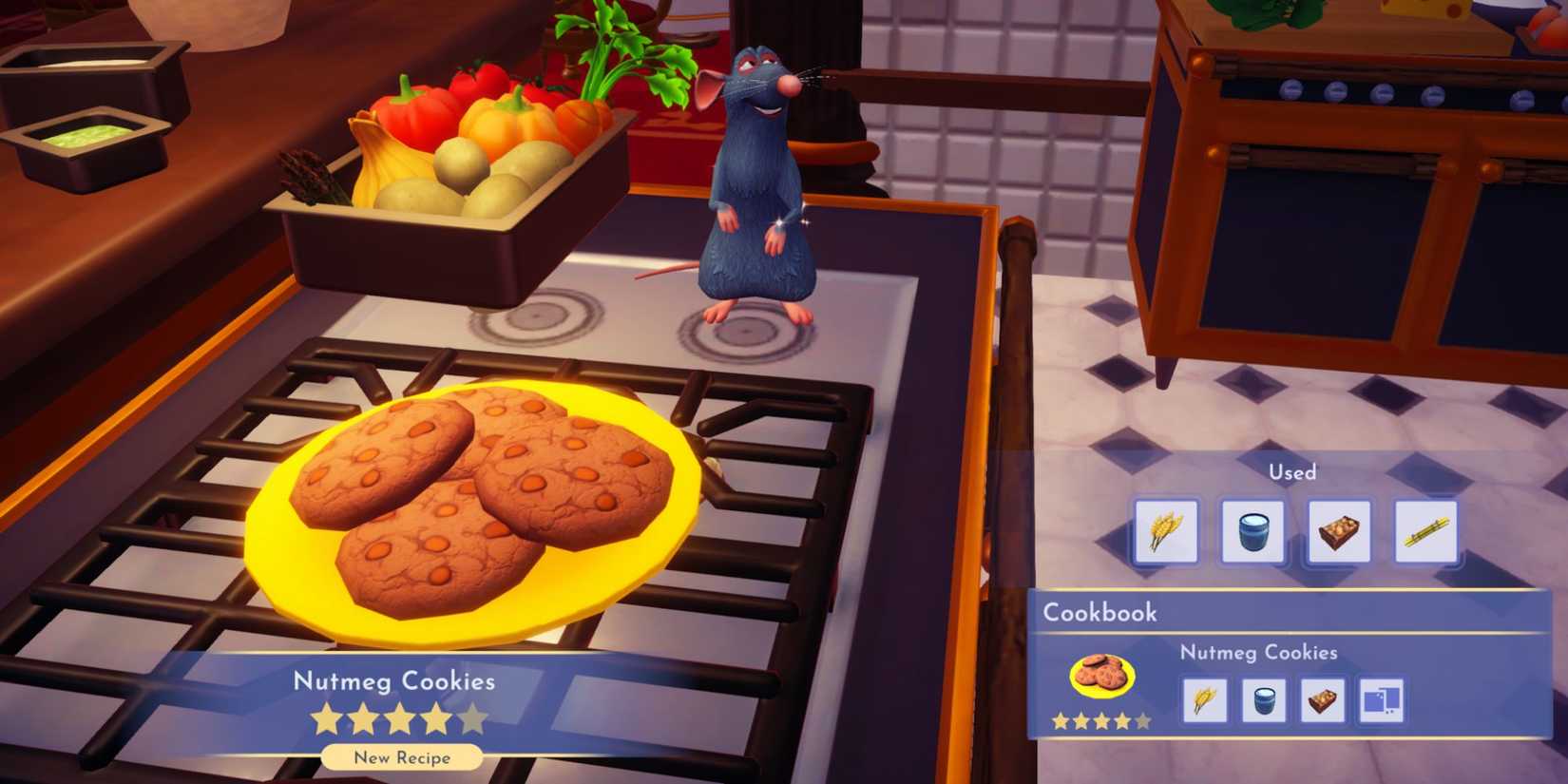Select the Milk icon in the Used panel
The width and height of the screenshot is (1568, 784).
pyautogui.click(x=1252, y=530)
